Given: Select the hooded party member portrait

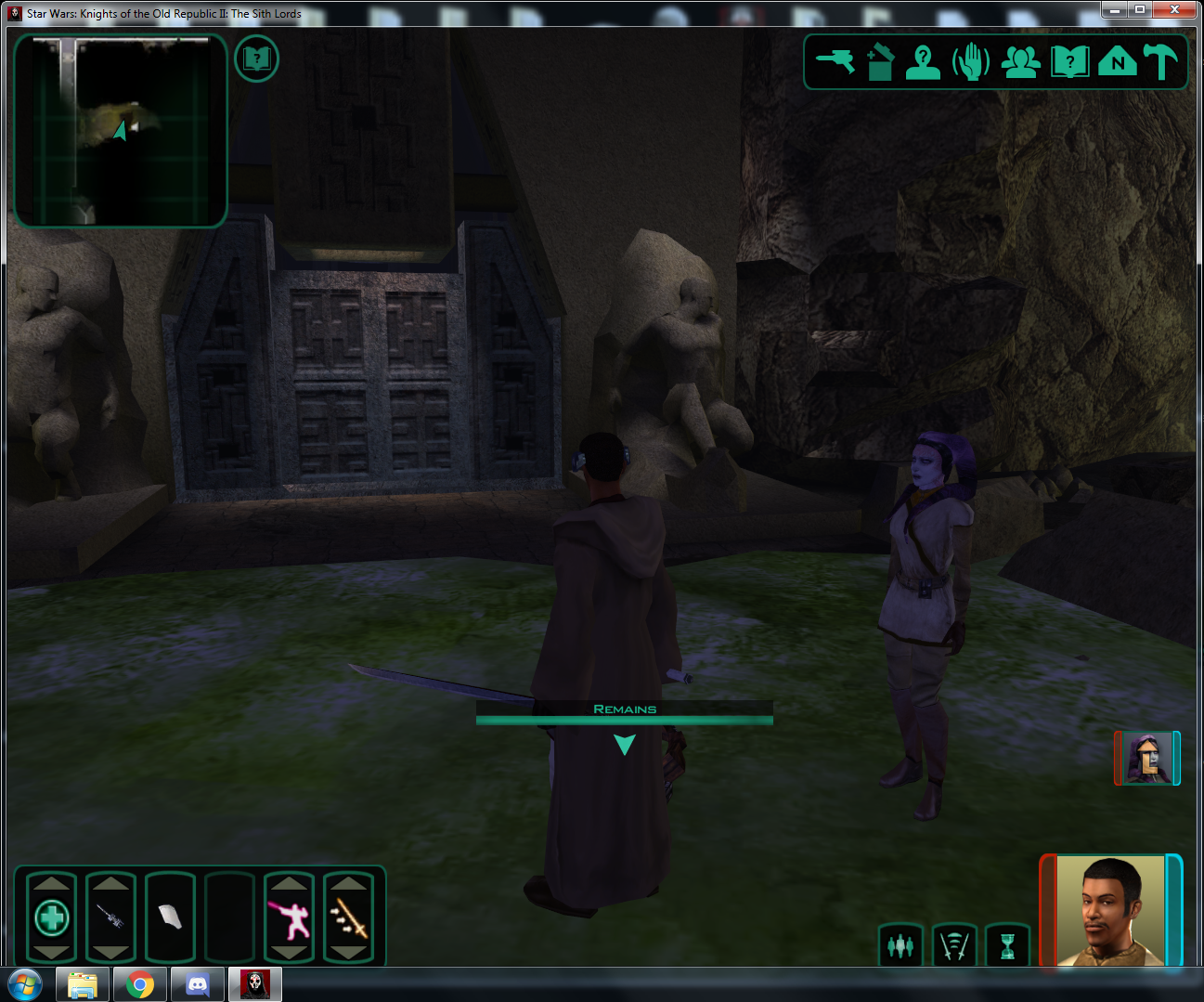Looking at the screenshot, I should pyautogui.click(x=1147, y=758).
